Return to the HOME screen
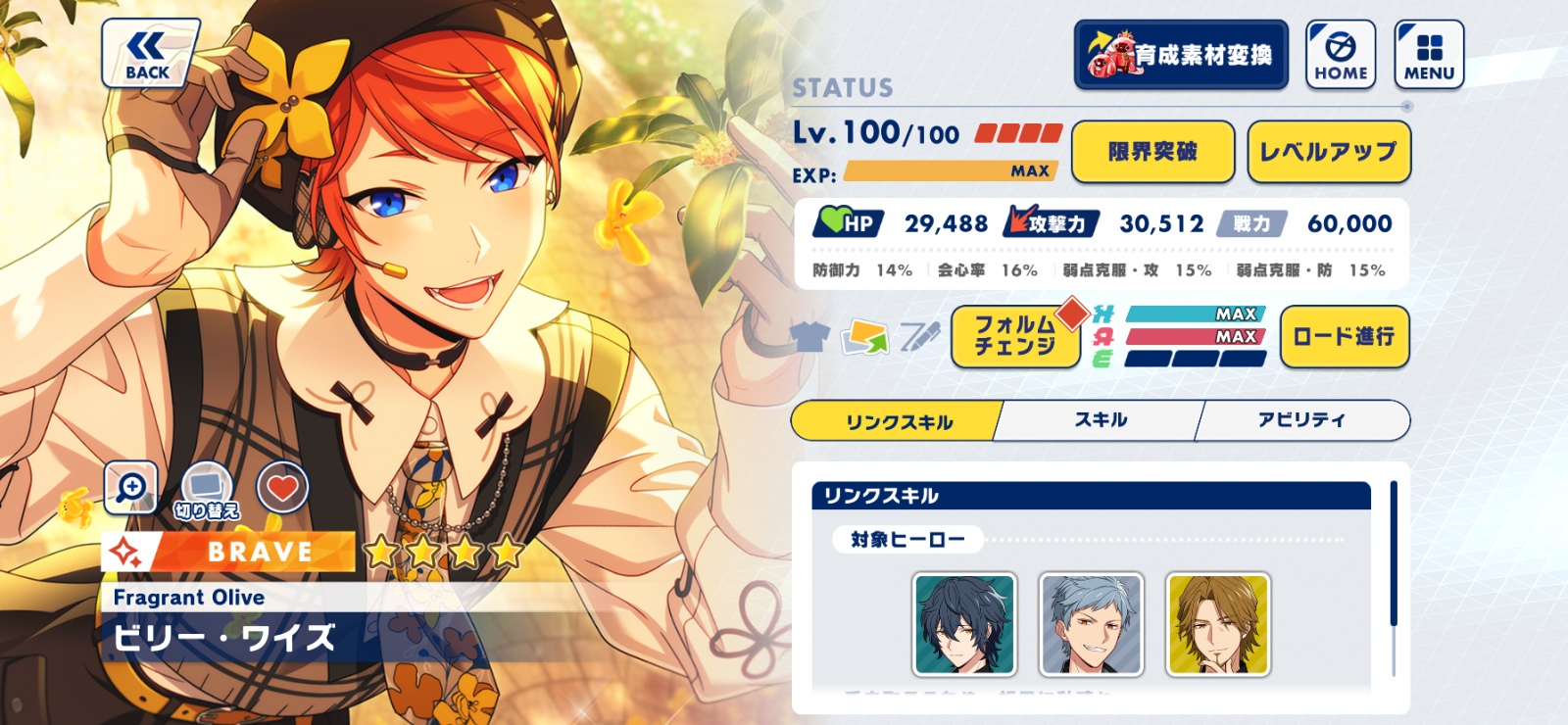Viewport: 1568px width, 725px height. click(x=1341, y=55)
